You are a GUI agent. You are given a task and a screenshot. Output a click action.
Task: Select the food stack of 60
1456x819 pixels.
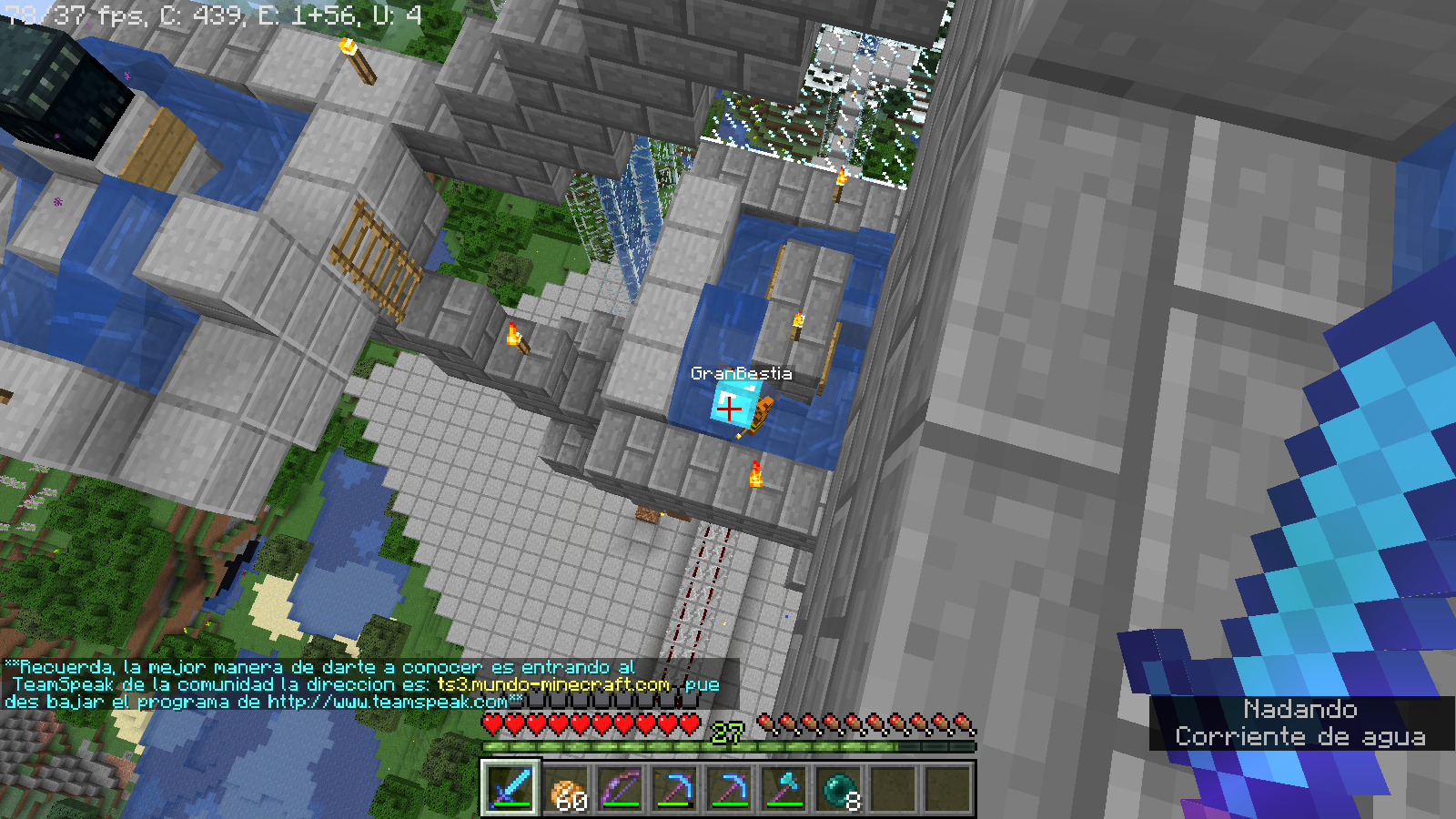(566, 788)
